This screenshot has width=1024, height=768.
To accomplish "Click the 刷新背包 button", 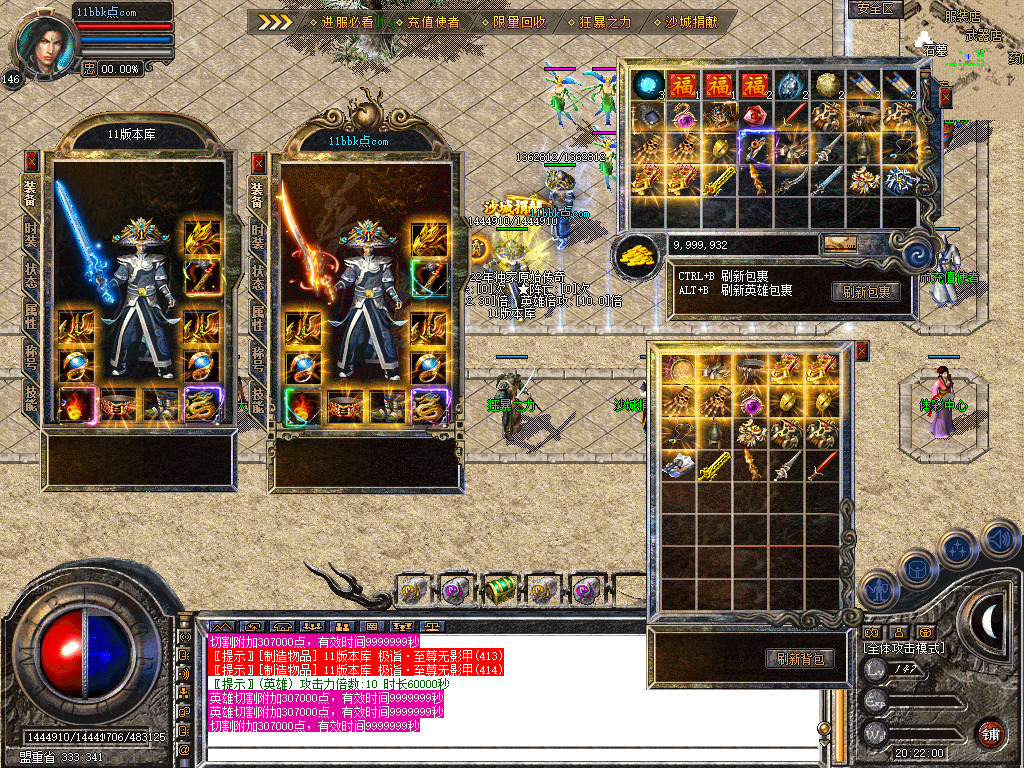I will click(799, 658).
